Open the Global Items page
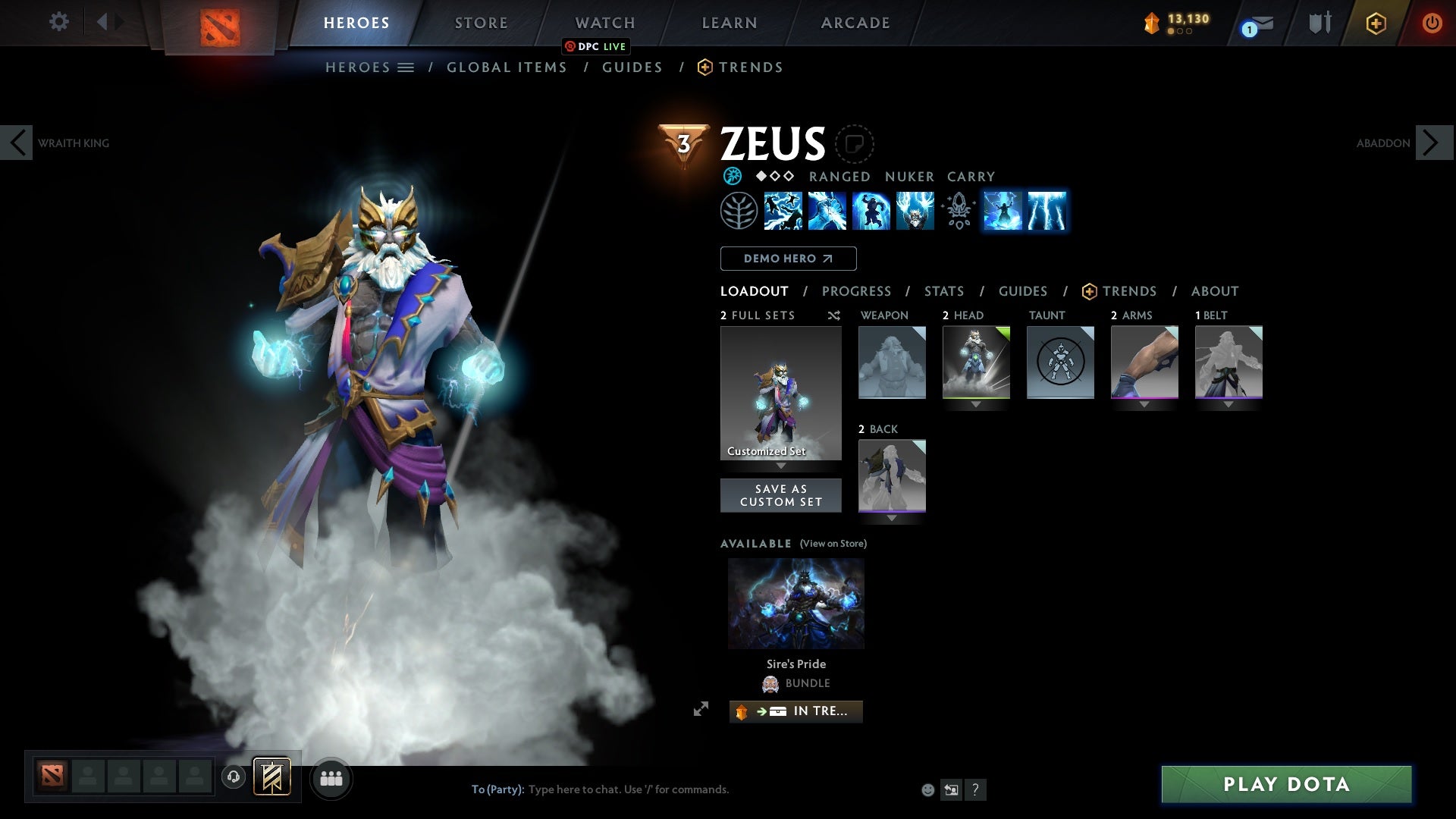The width and height of the screenshot is (1456, 819). point(507,67)
